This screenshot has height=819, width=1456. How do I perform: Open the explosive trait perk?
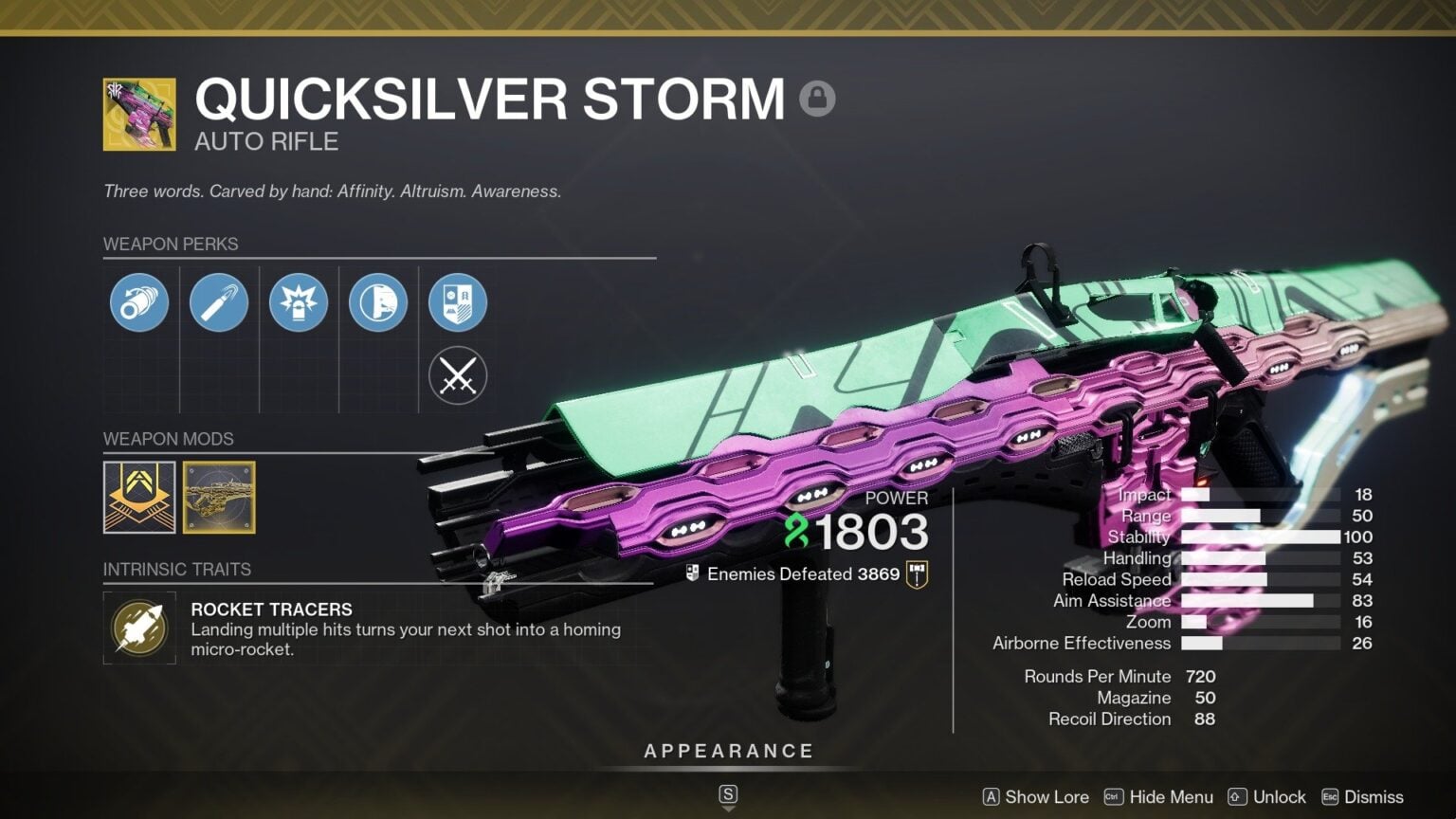pos(299,302)
